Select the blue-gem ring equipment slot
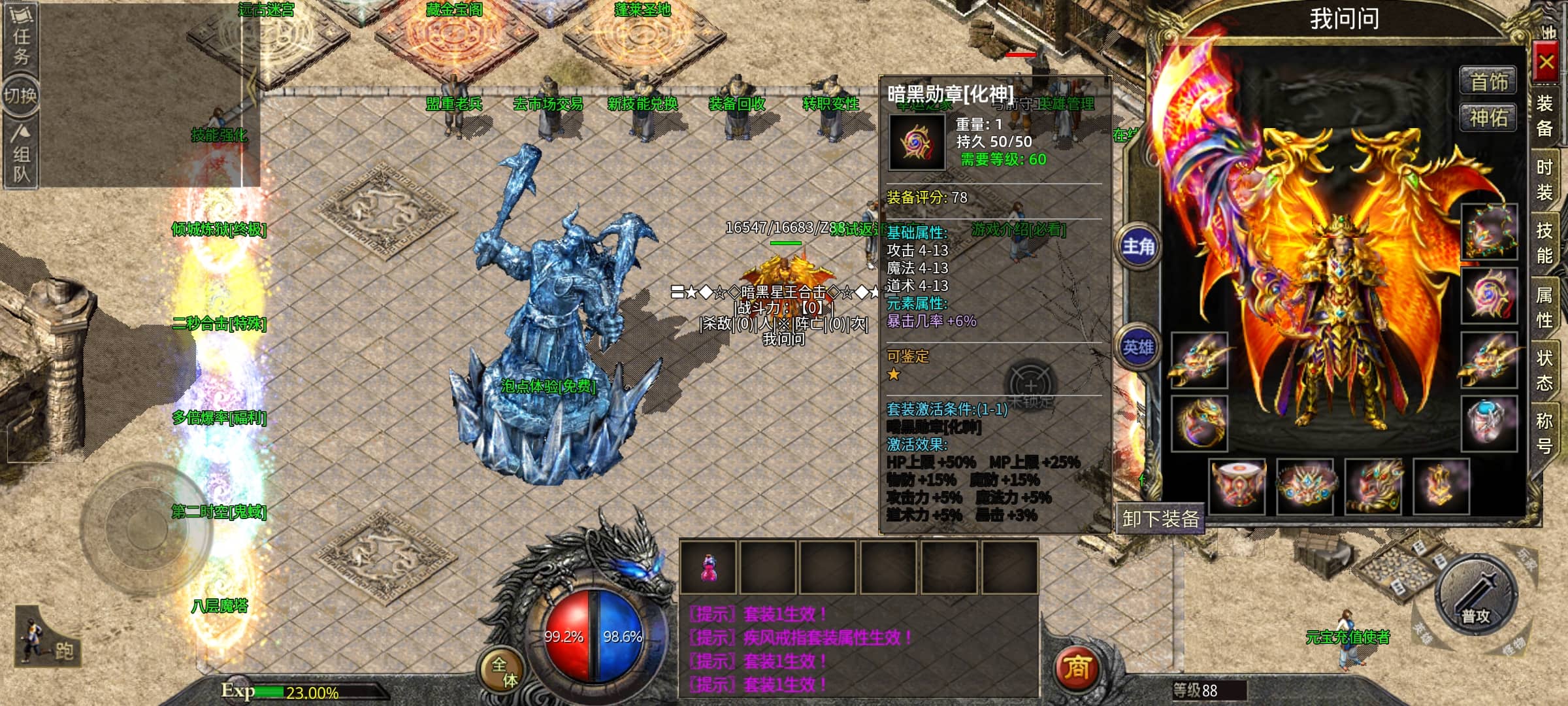This screenshot has height=706, width=1568. 1488,423
